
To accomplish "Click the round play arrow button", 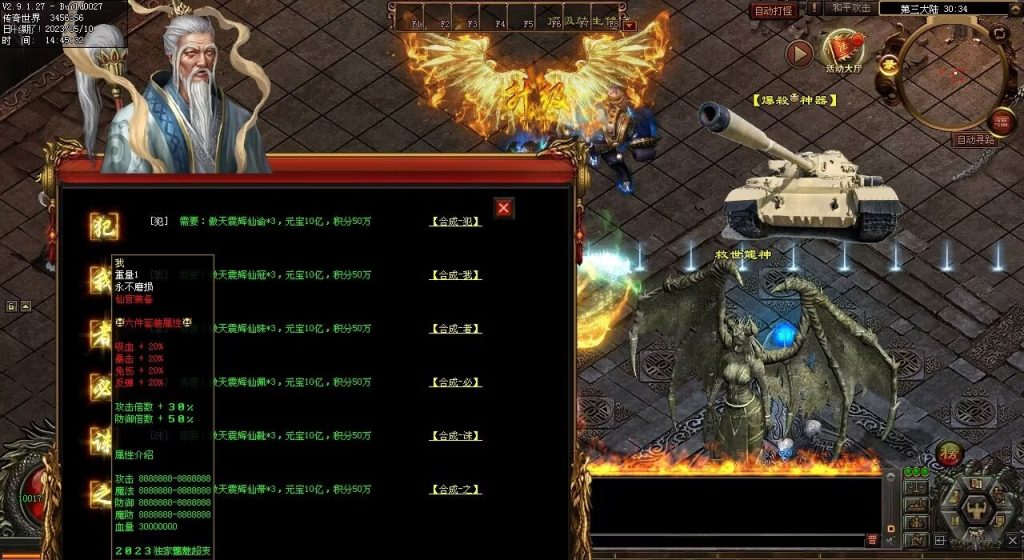I will point(798,53).
